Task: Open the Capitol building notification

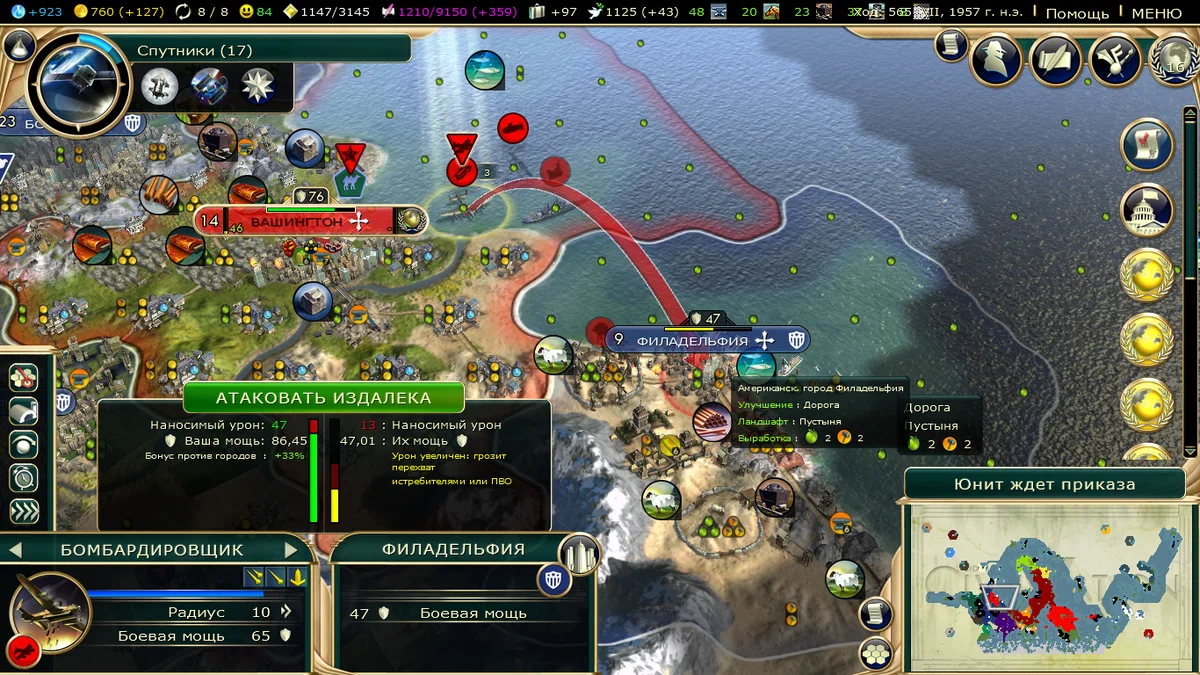Action: pyautogui.click(x=1147, y=209)
